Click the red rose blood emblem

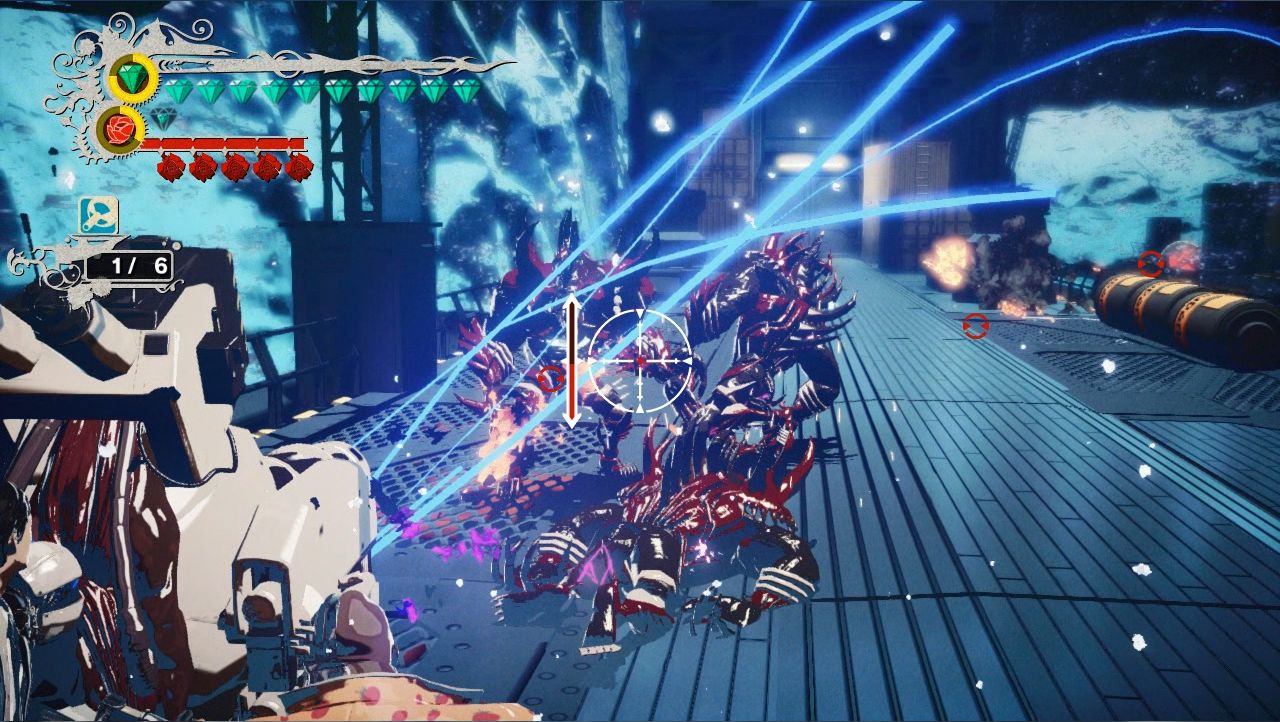click(120, 128)
